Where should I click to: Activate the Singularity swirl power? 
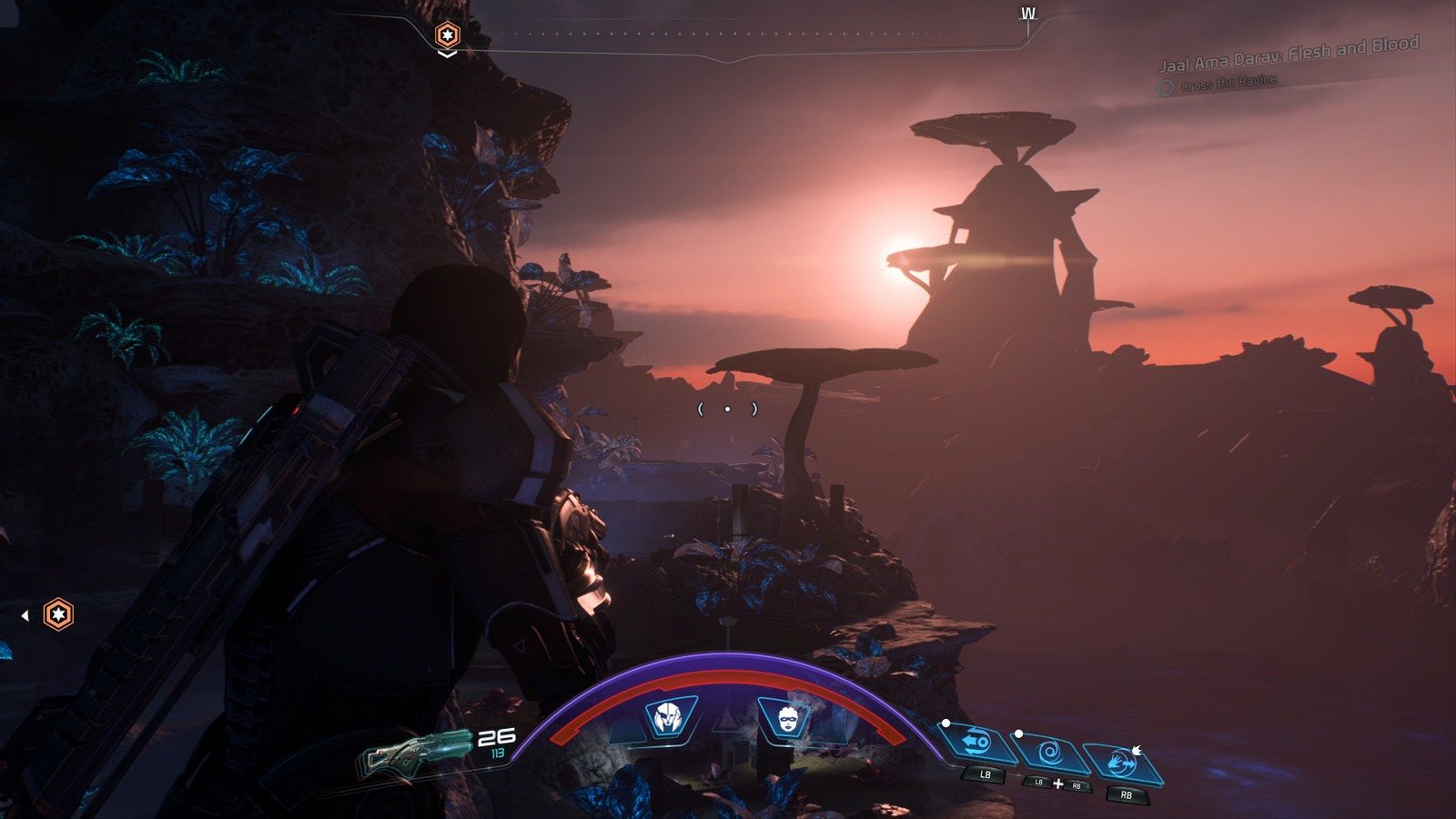click(x=1051, y=753)
